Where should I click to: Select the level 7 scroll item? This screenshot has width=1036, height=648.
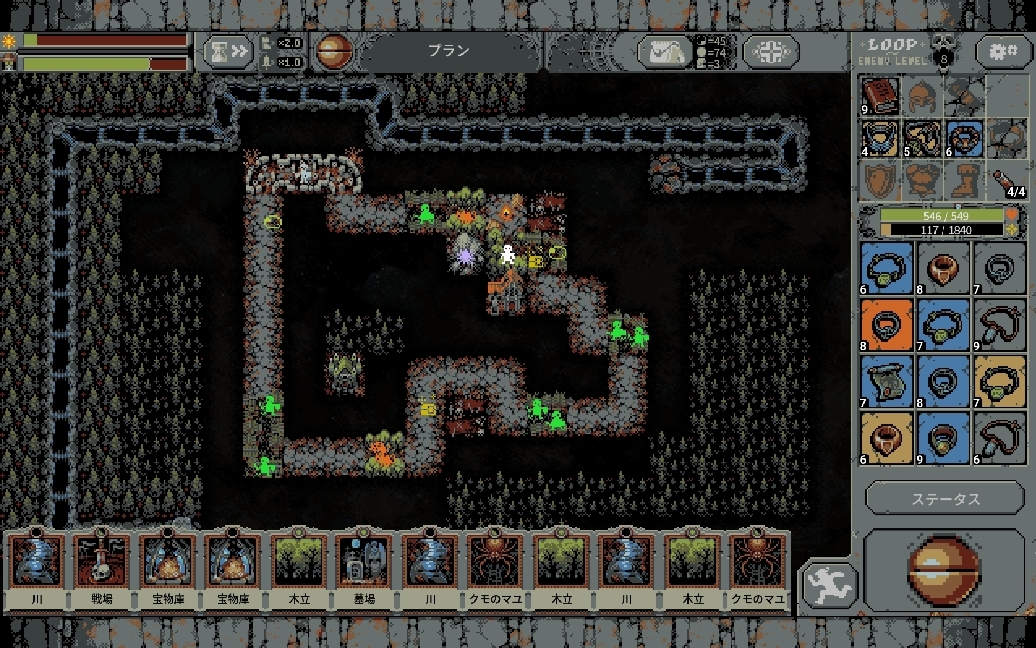tap(886, 381)
